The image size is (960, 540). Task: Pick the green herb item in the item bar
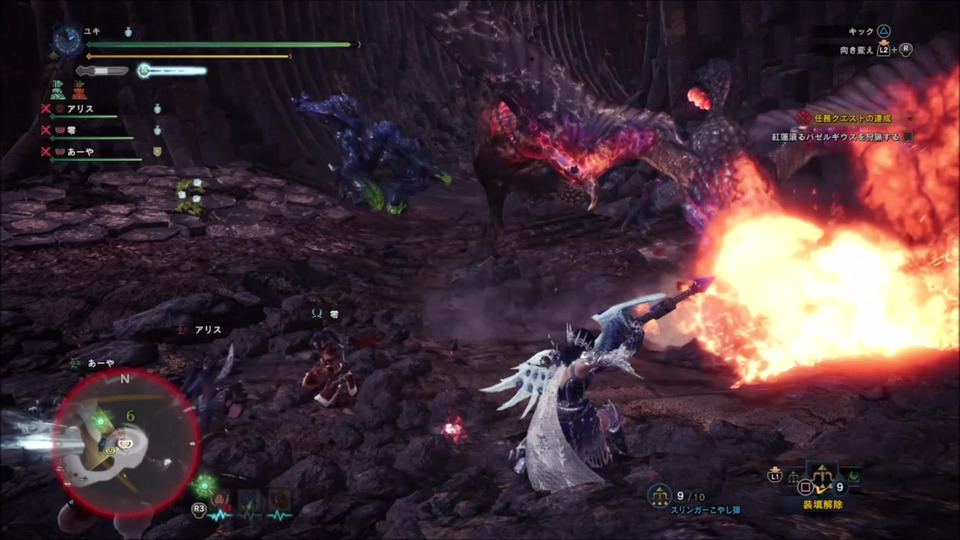point(853,477)
